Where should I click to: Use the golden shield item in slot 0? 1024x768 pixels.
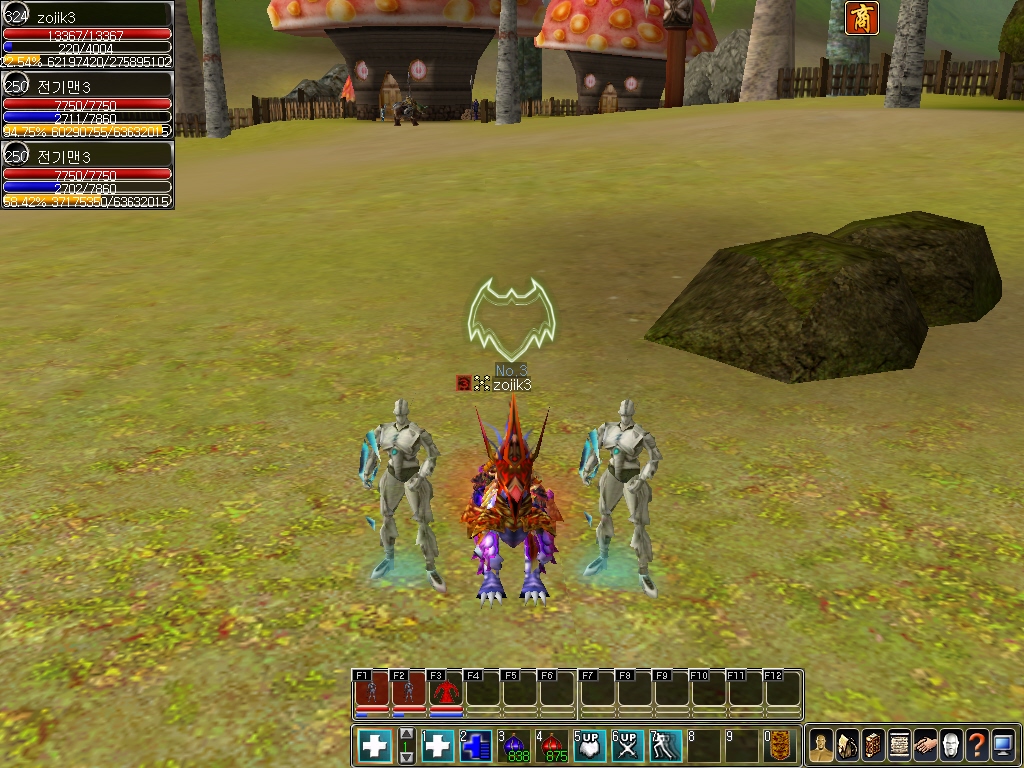click(781, 746)
